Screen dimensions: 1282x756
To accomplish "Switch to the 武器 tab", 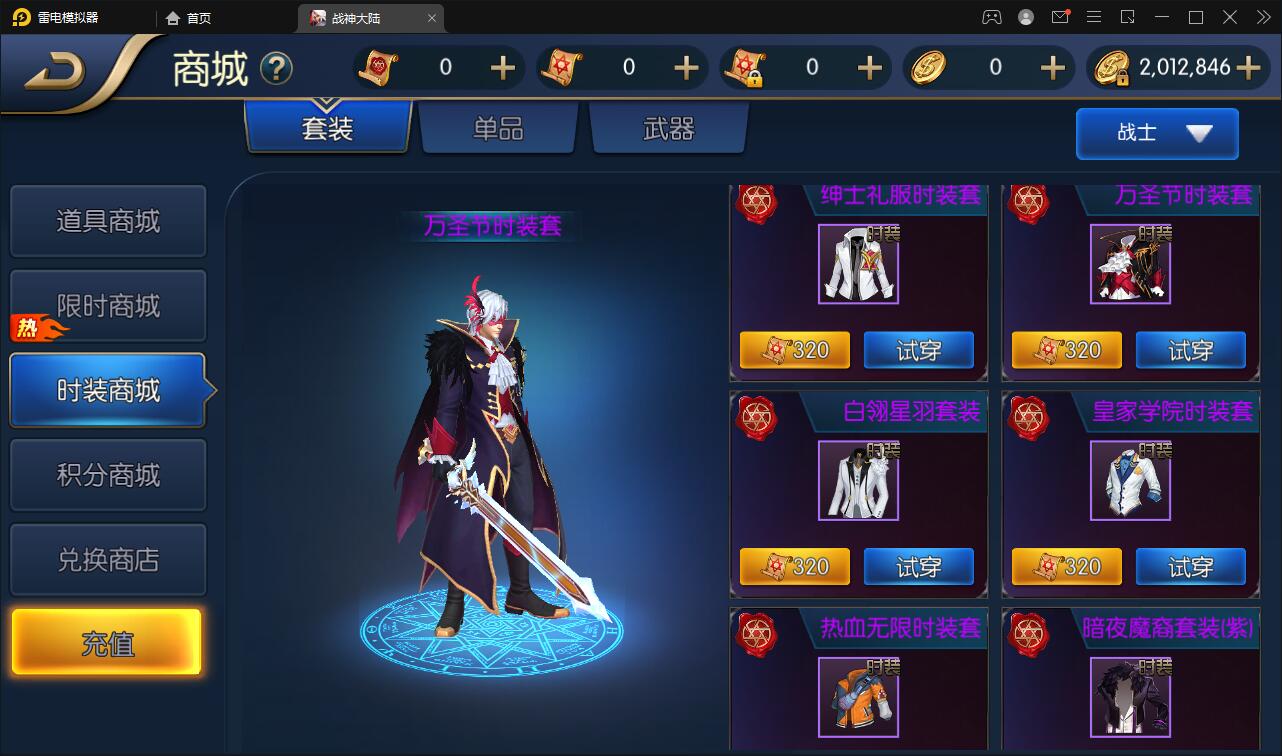I will 667,128.
